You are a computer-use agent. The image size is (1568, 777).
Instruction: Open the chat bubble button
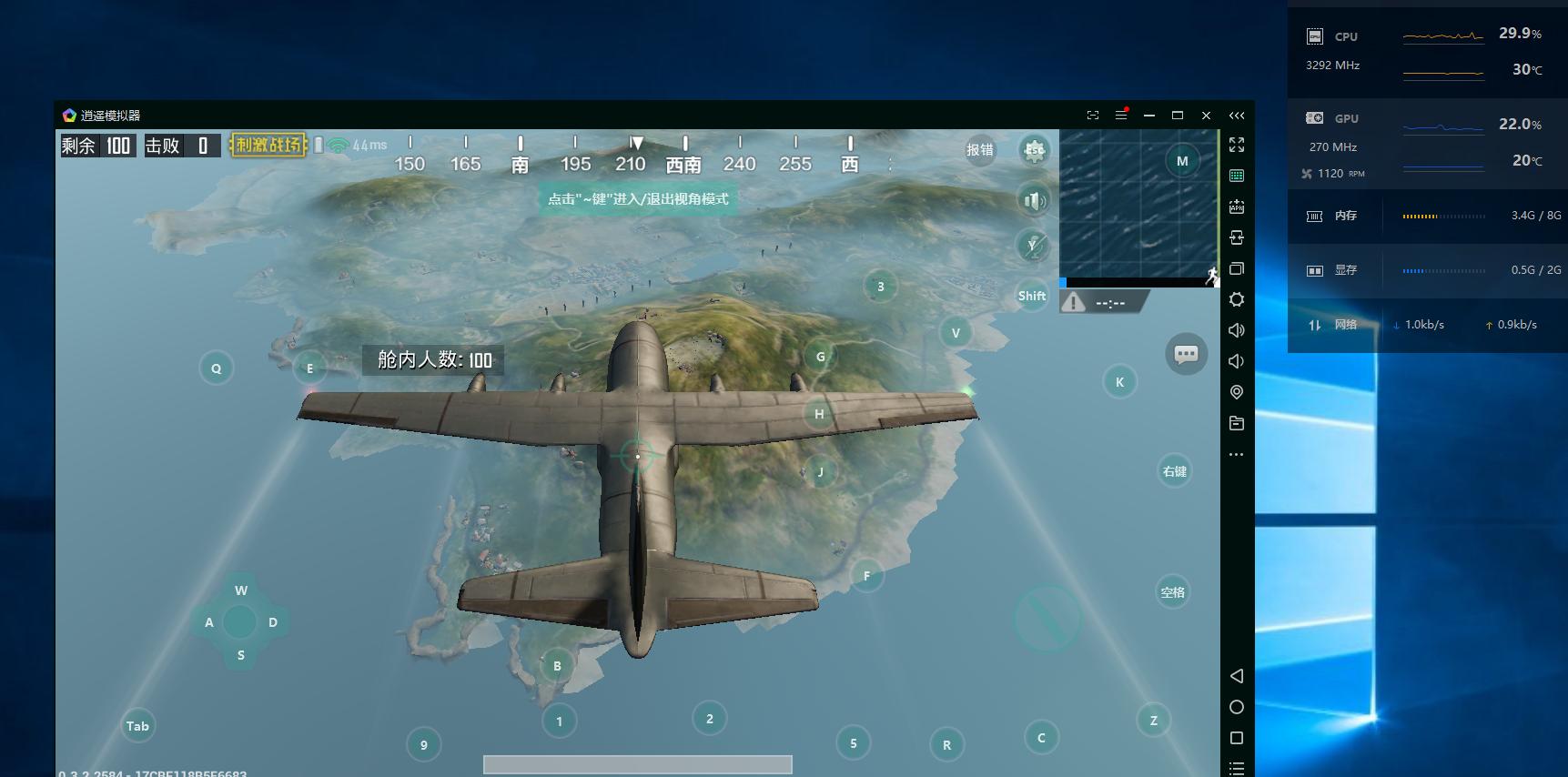[x=1186, y=354]
